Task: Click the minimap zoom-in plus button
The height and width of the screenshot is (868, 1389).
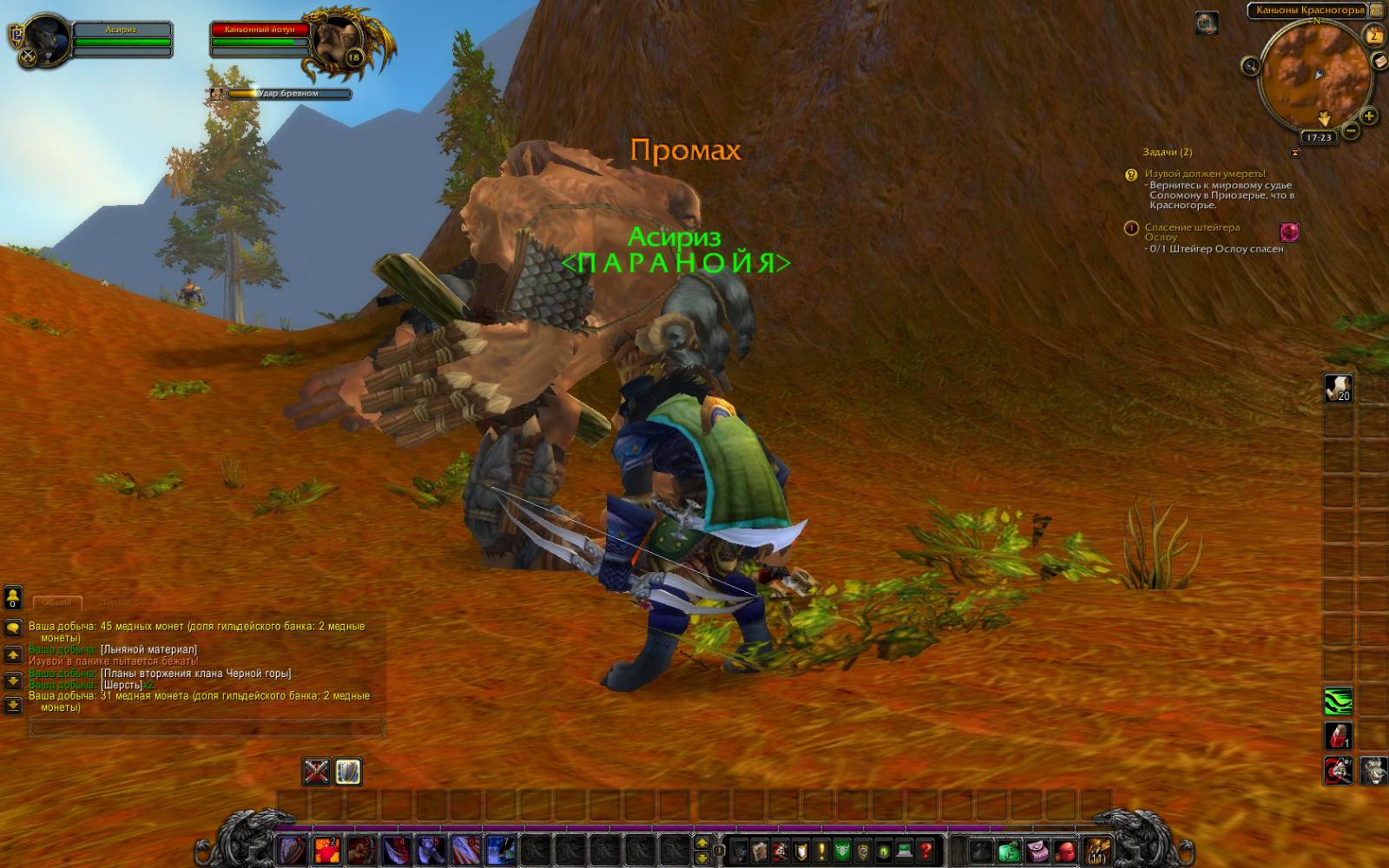Action: click(x=1369, y=115)
